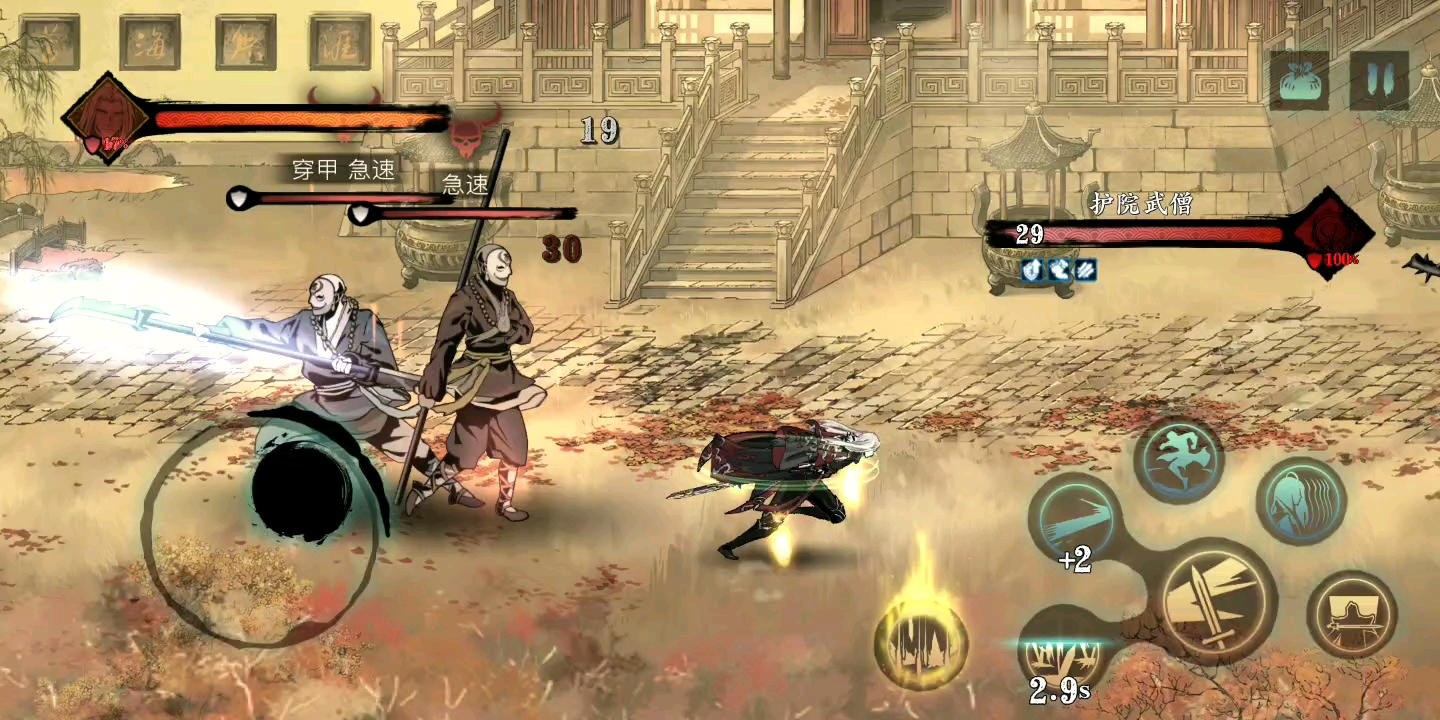1440x720 pixels.
Task: Tap the large sword basic attack button
Action: point(1219,600)
